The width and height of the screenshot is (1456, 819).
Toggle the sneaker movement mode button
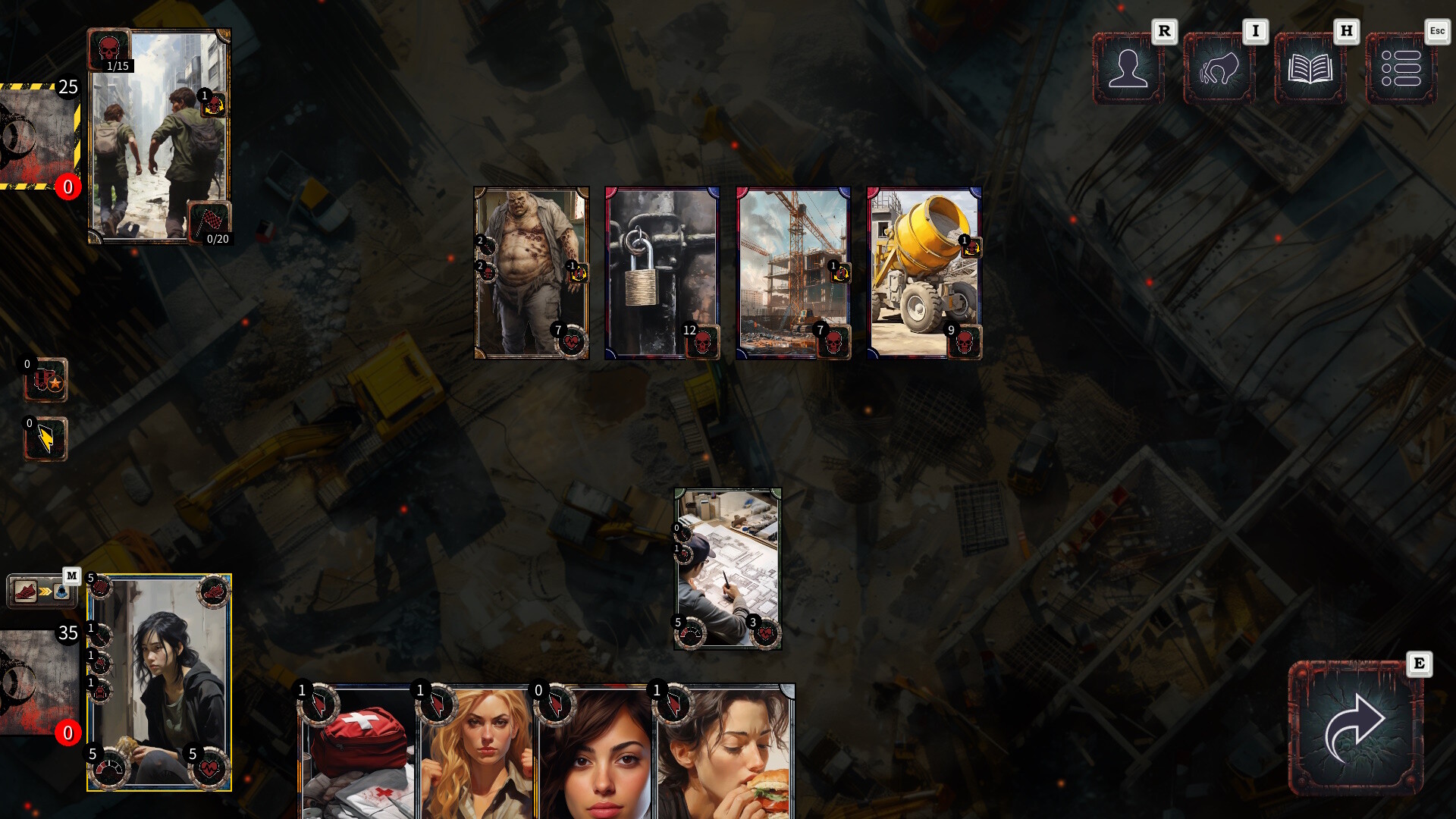(x=42, y=591)
